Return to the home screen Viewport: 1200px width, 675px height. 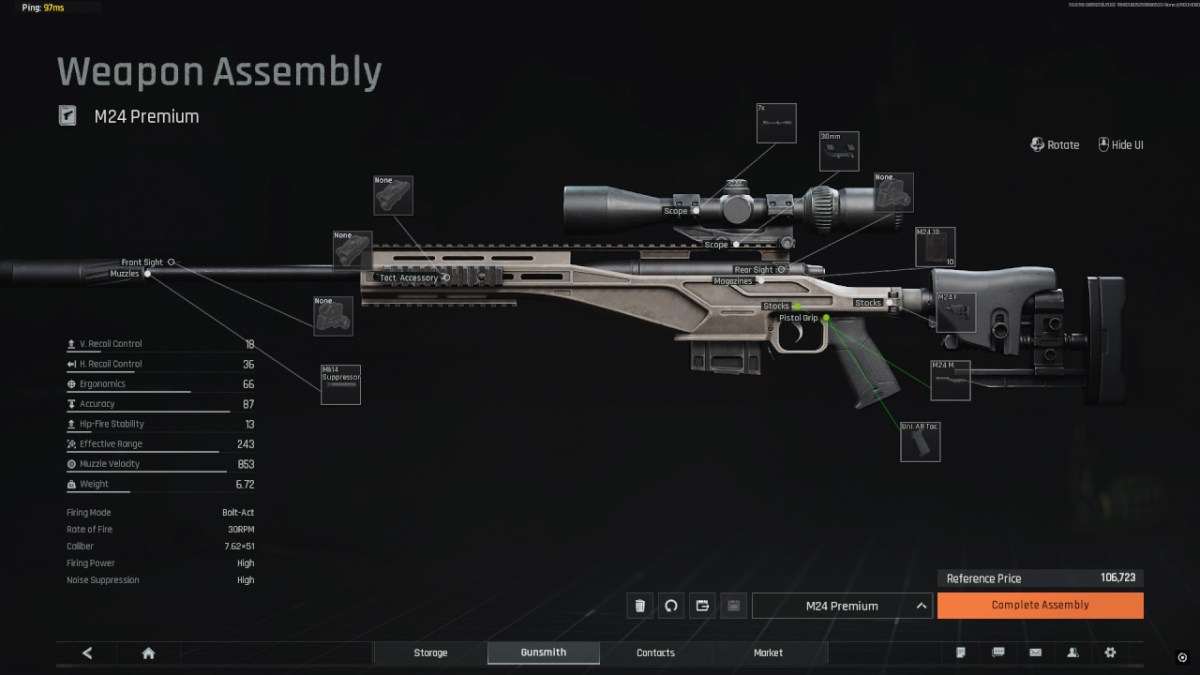point(148,653)
